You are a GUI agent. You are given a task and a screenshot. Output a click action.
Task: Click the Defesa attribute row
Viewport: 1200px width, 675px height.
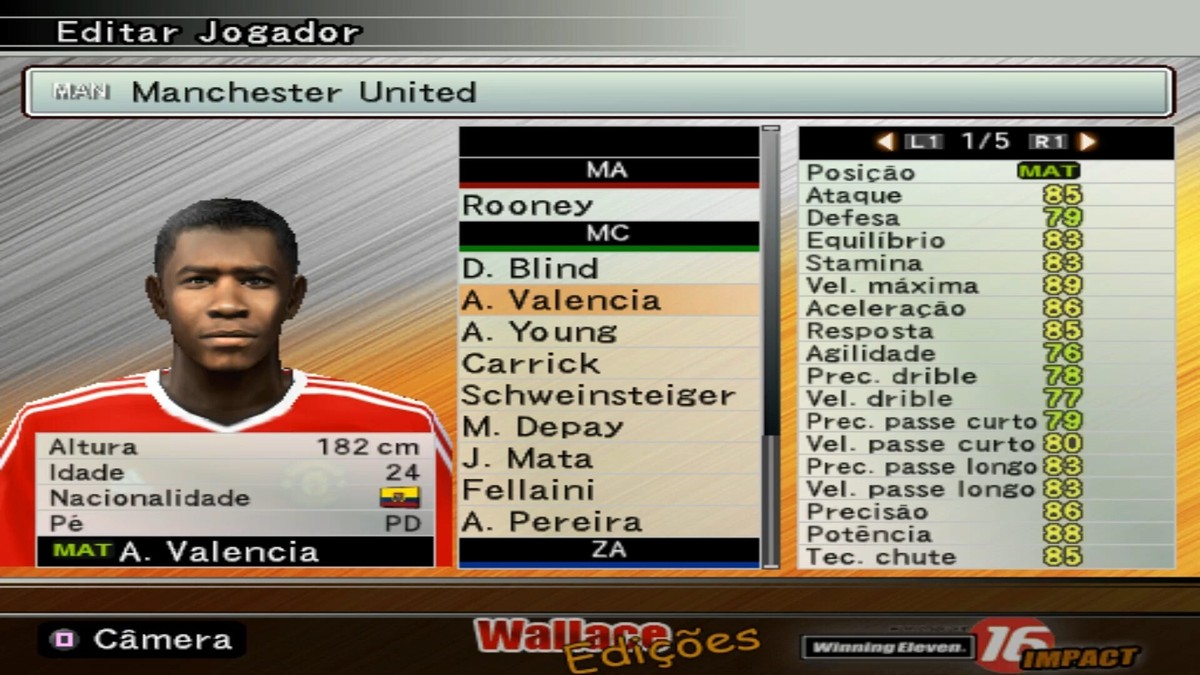click(x=985, y=218)
